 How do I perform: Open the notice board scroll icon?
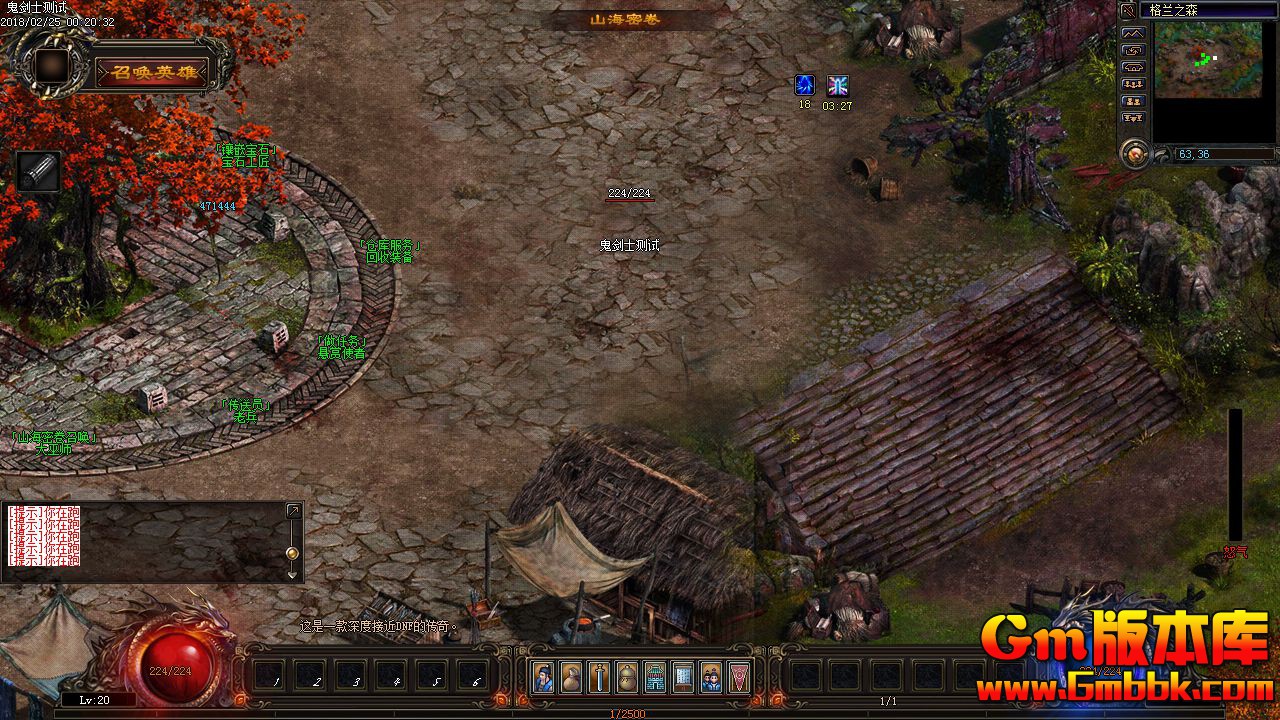tap(683, 677)
